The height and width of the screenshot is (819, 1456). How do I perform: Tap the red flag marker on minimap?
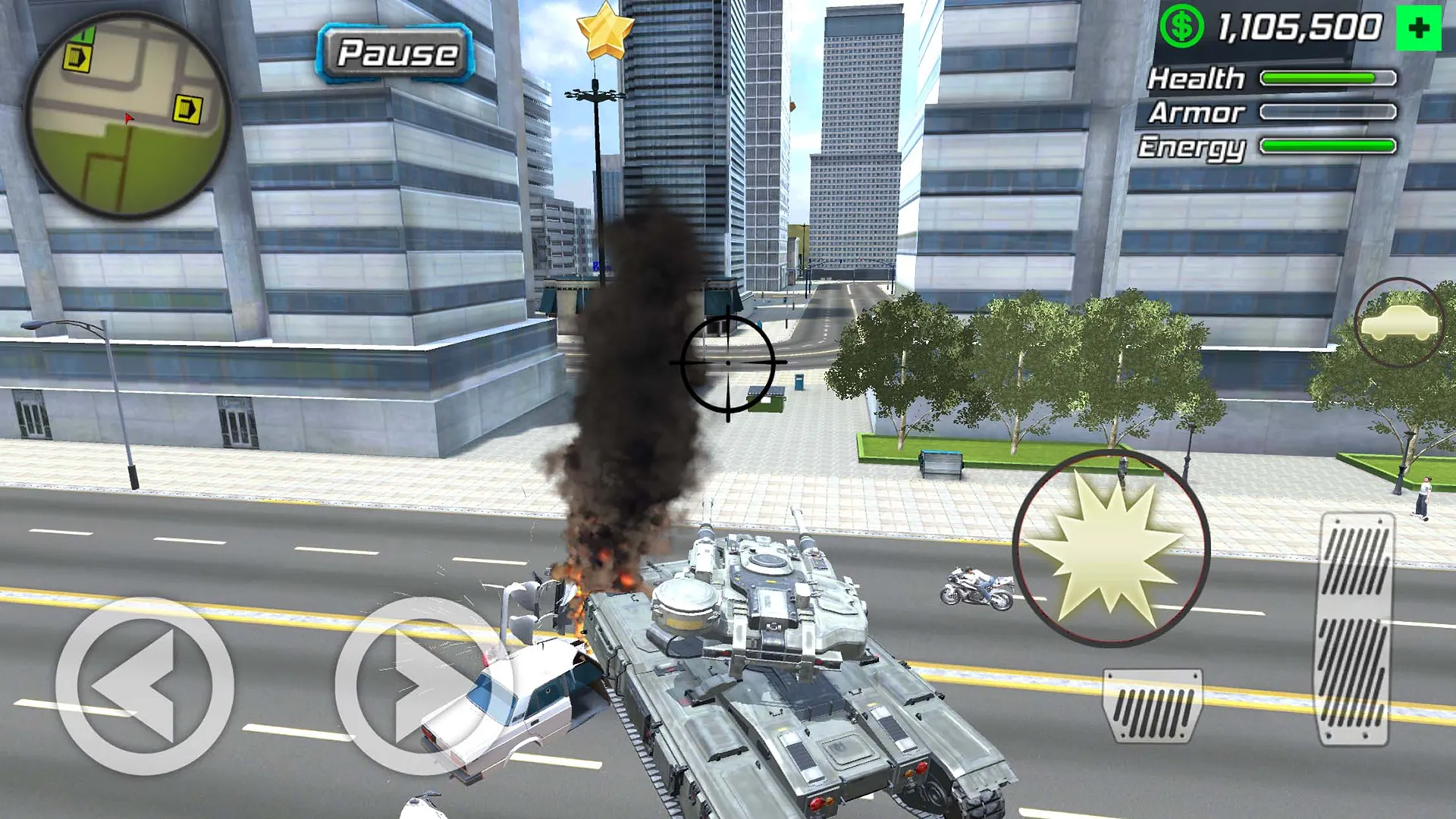(x=129, y=118)
